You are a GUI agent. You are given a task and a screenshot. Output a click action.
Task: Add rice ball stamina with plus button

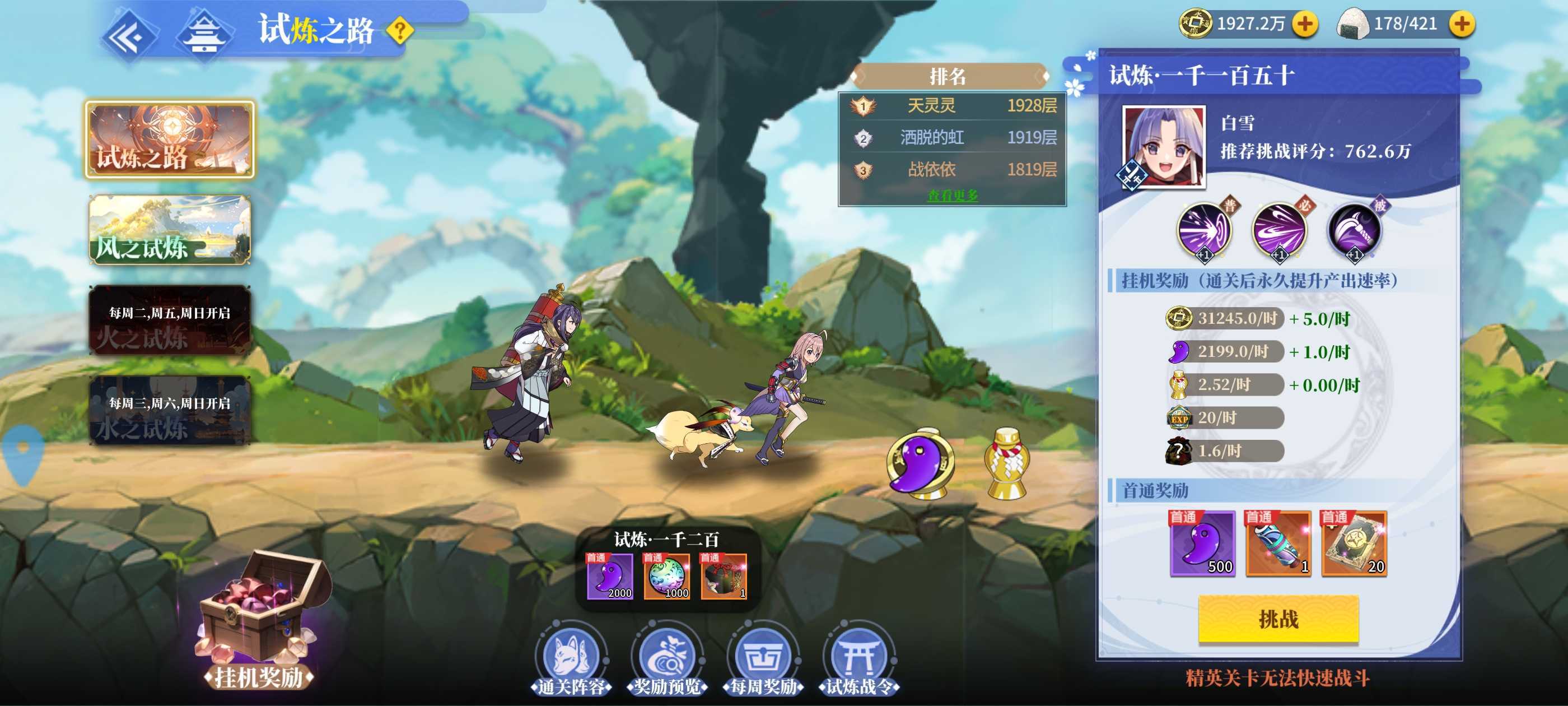(1461, 24)
